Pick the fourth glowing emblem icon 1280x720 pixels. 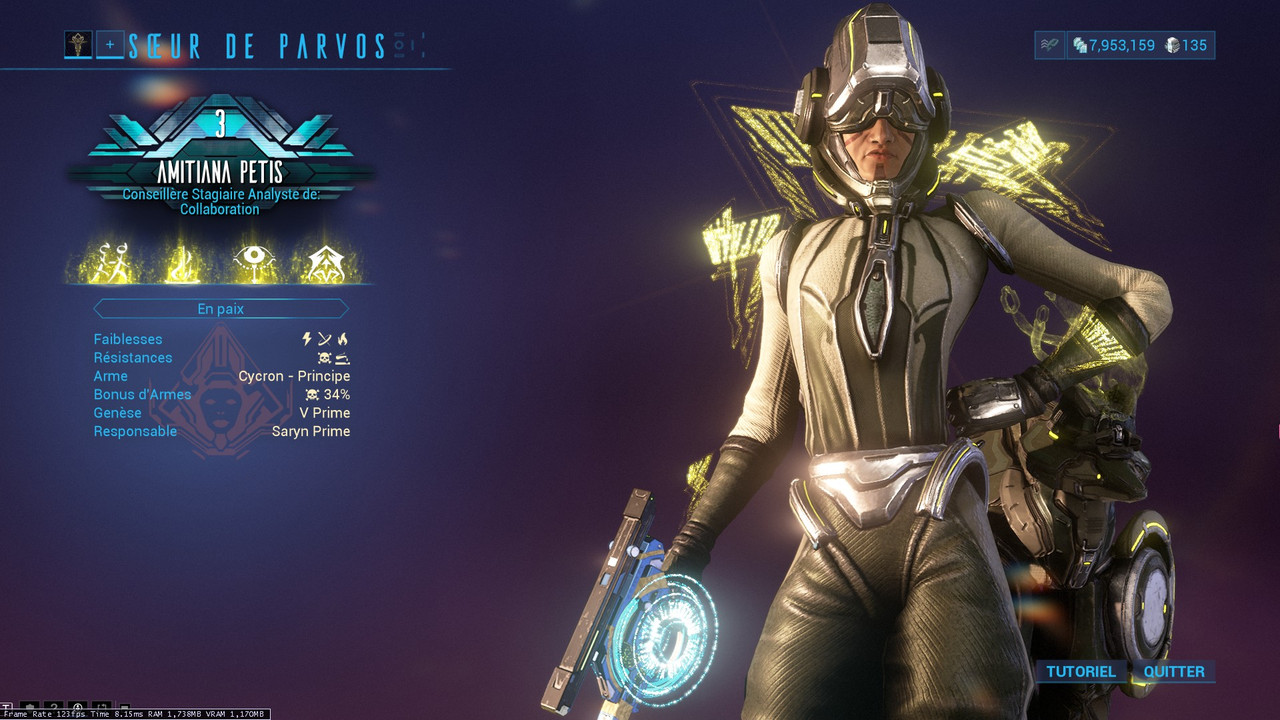[x=324, y=263]
